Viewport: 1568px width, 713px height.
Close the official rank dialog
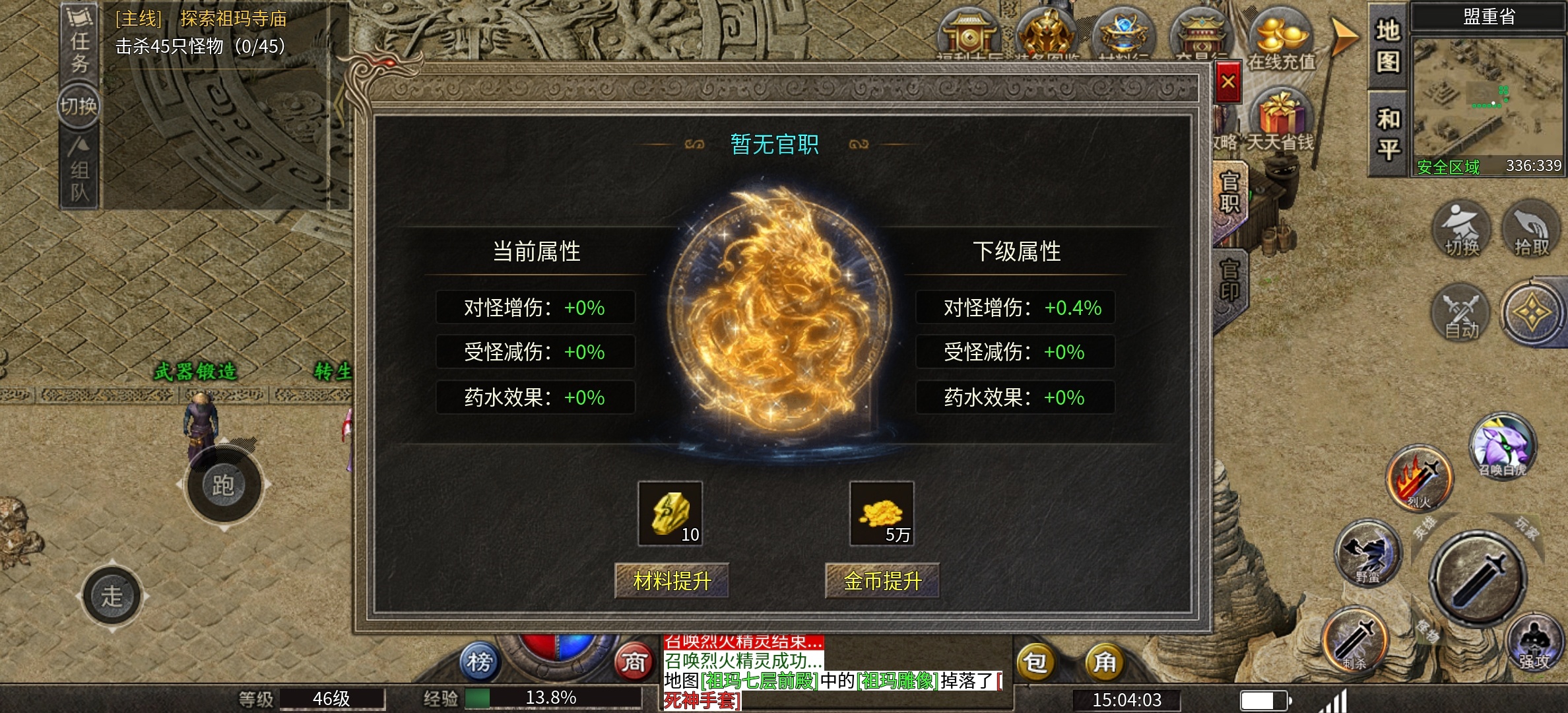(x=1227, y=83)
